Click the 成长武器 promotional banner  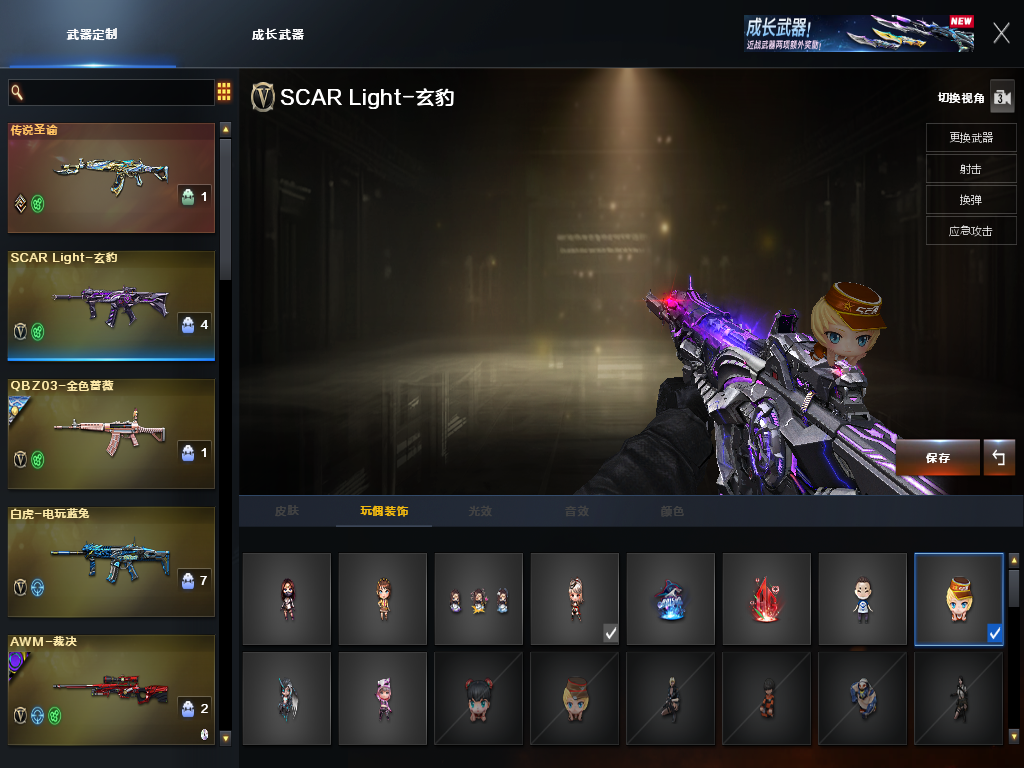(858, 33)
